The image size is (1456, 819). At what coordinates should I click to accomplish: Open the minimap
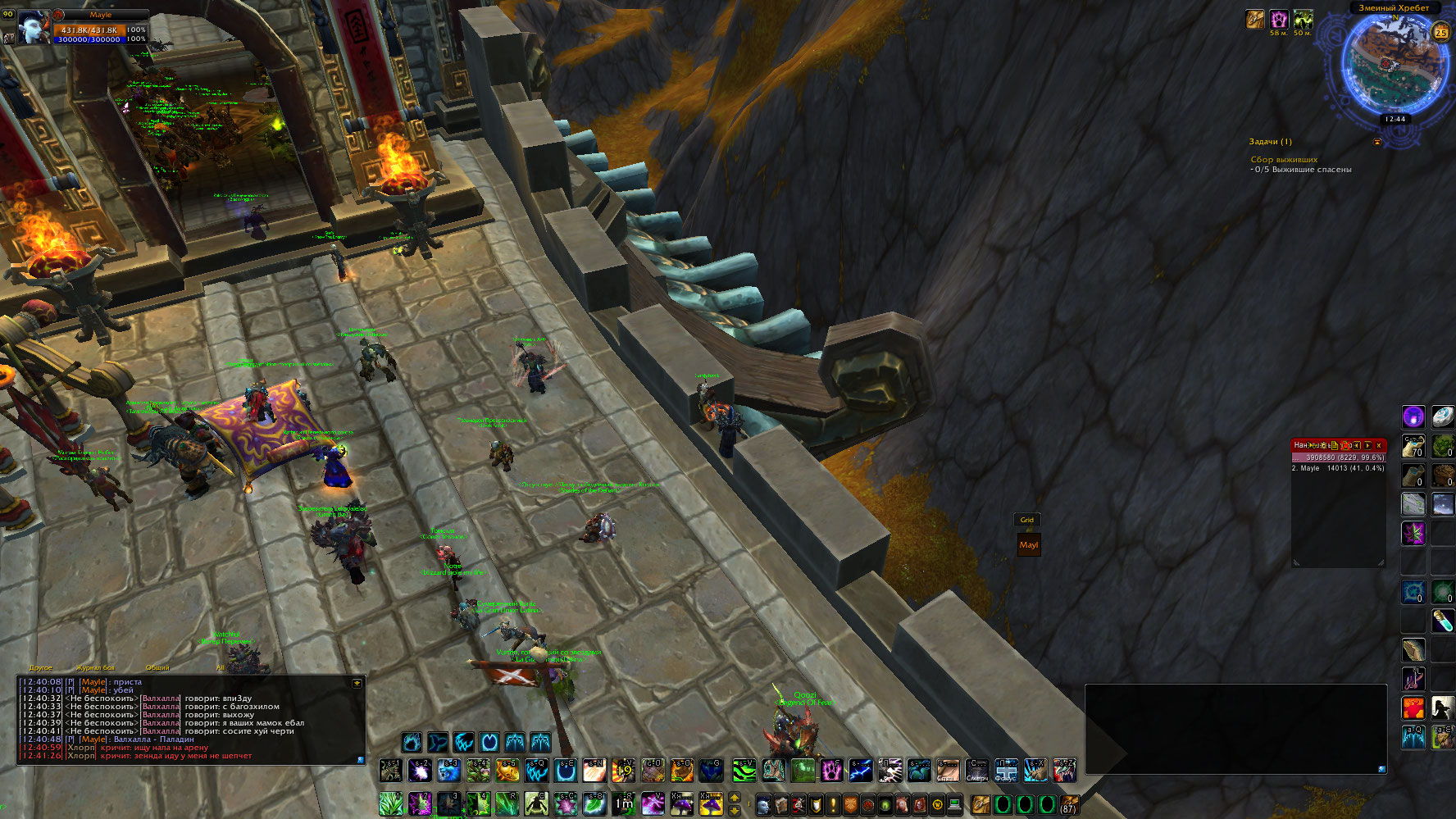[x=1393, y=65]
